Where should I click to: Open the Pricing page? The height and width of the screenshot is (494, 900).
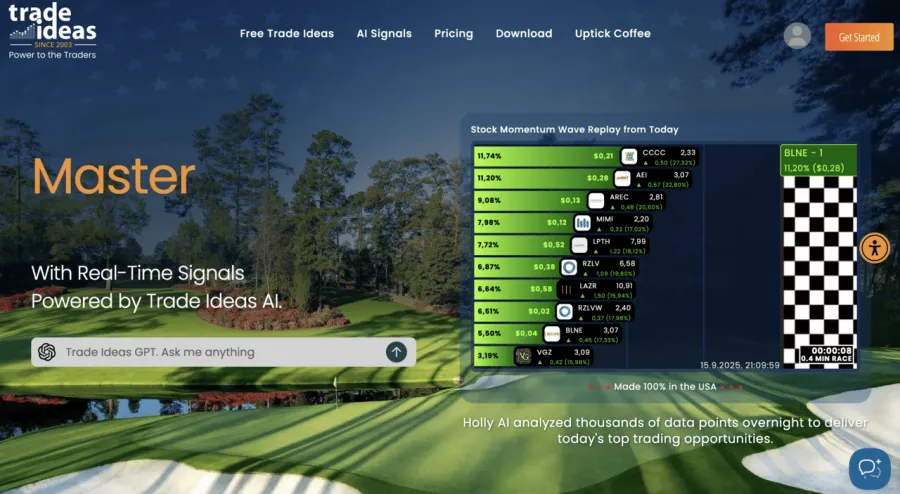click(453, 33)
